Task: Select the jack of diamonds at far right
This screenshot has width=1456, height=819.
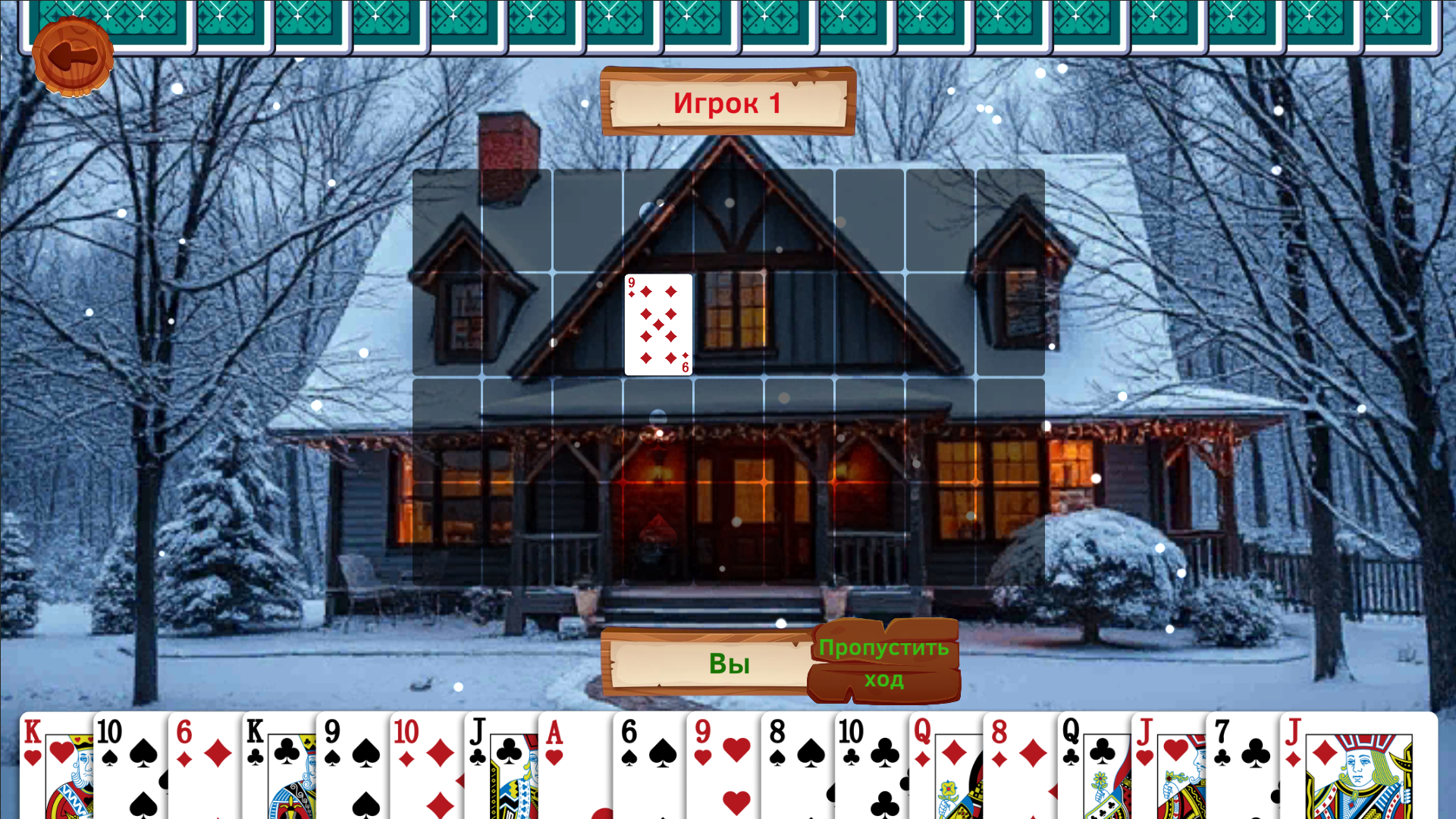Action: [x=1357, y=766]
